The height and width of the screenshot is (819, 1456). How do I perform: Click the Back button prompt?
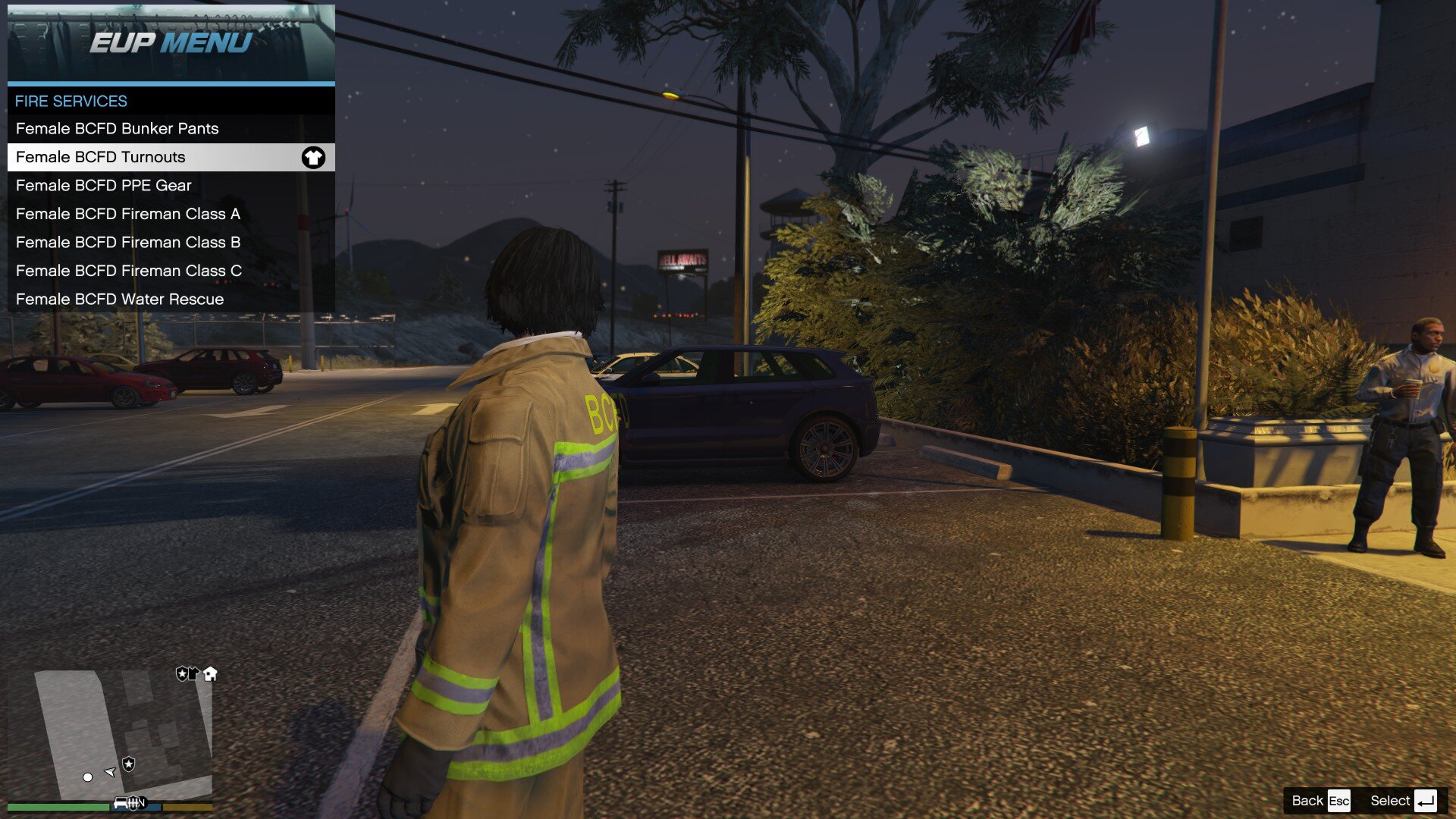coord(1320,801)
